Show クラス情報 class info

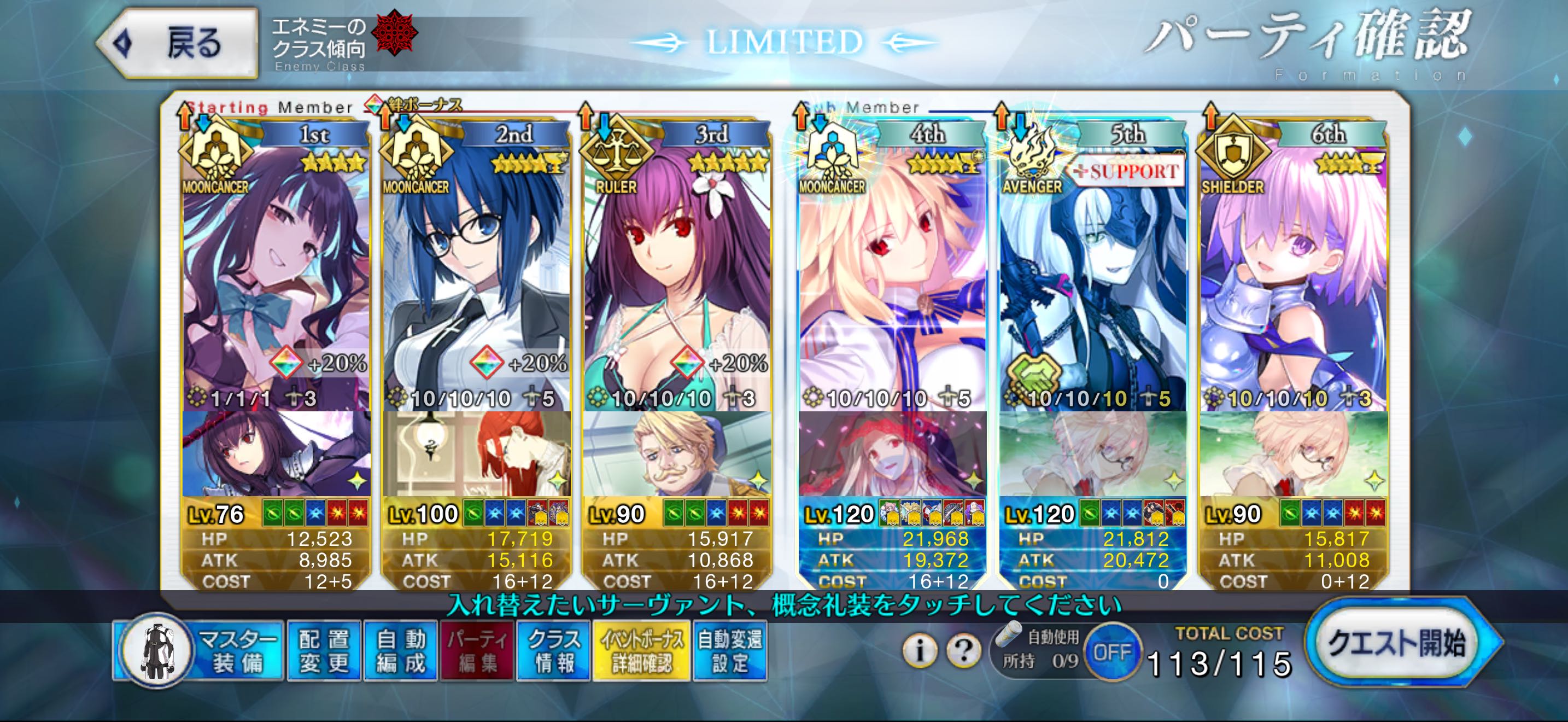(553, 650)
